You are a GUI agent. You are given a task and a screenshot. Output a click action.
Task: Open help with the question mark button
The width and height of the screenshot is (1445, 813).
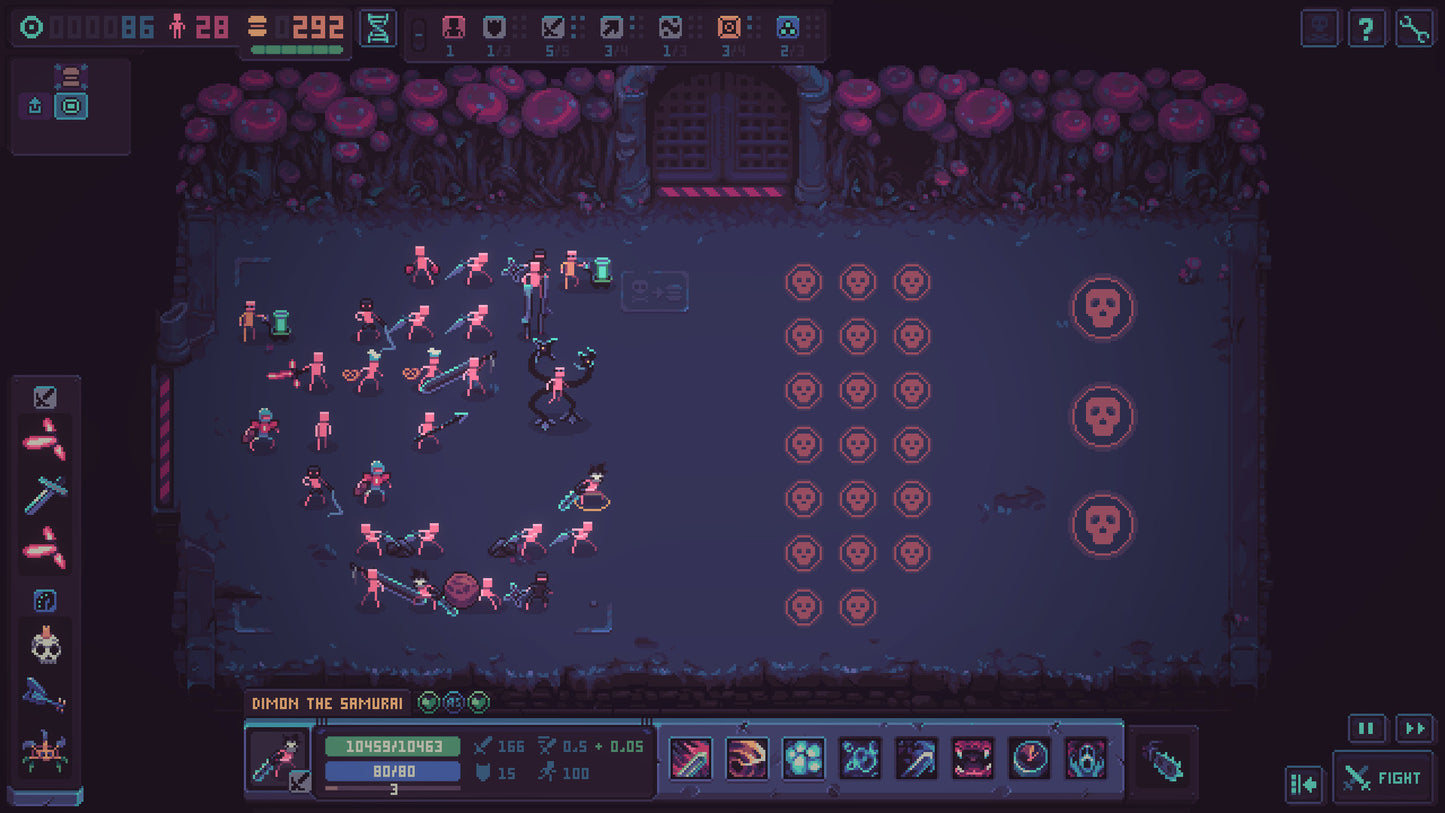[1368, 28]
